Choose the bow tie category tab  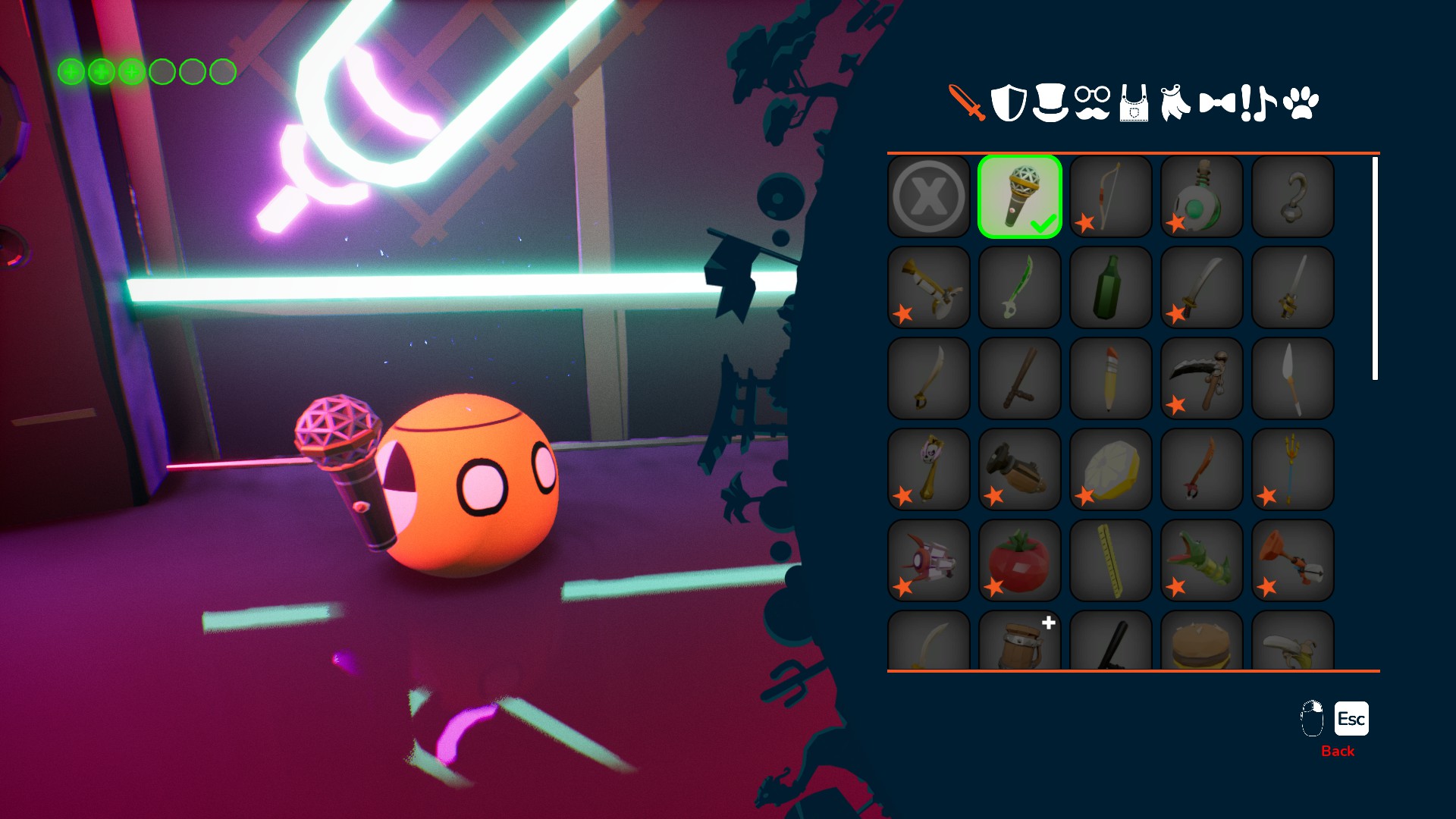tap(1217, 103)
